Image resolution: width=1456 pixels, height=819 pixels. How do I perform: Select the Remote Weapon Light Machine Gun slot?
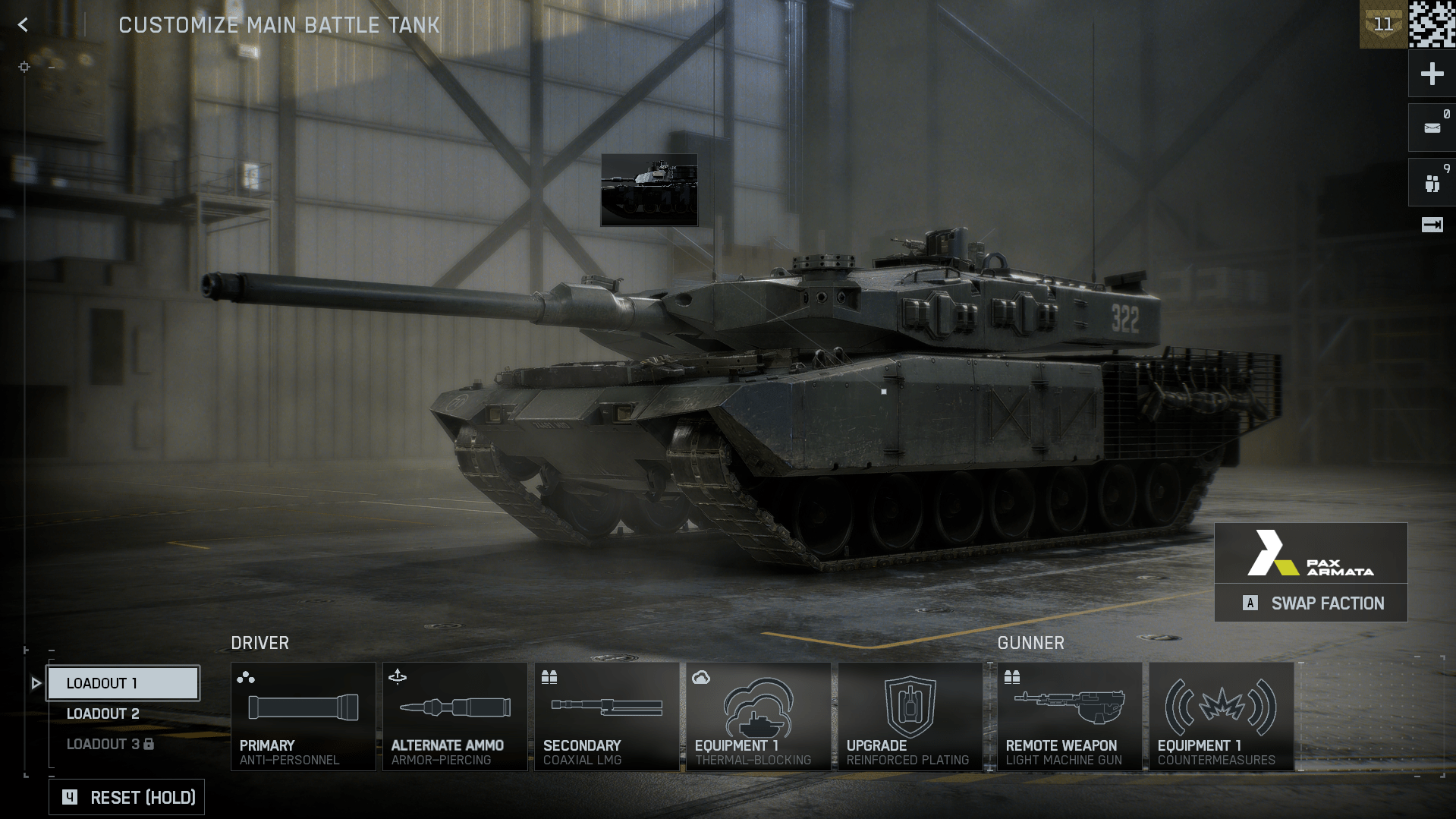click(x=1069, y=717)
